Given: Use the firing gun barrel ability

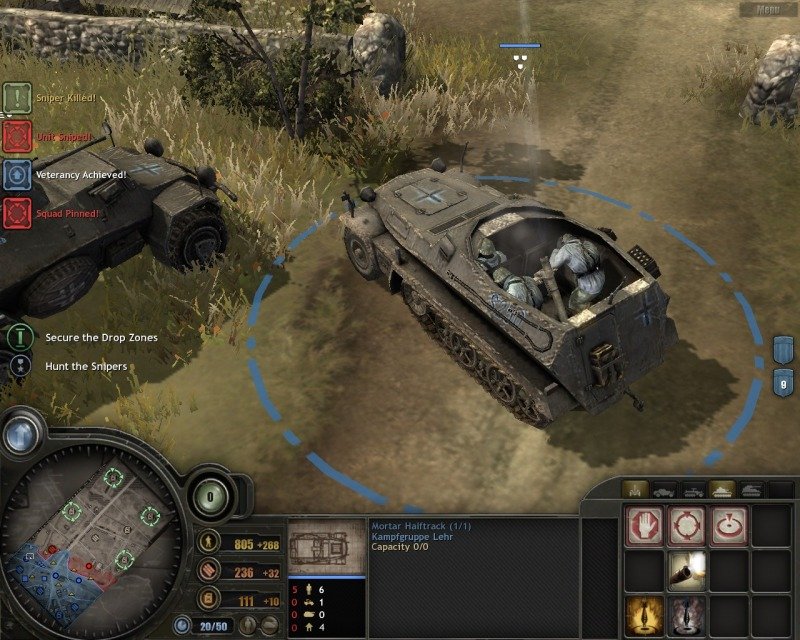Looking at the screenshot, I should [x=688, y=569].
